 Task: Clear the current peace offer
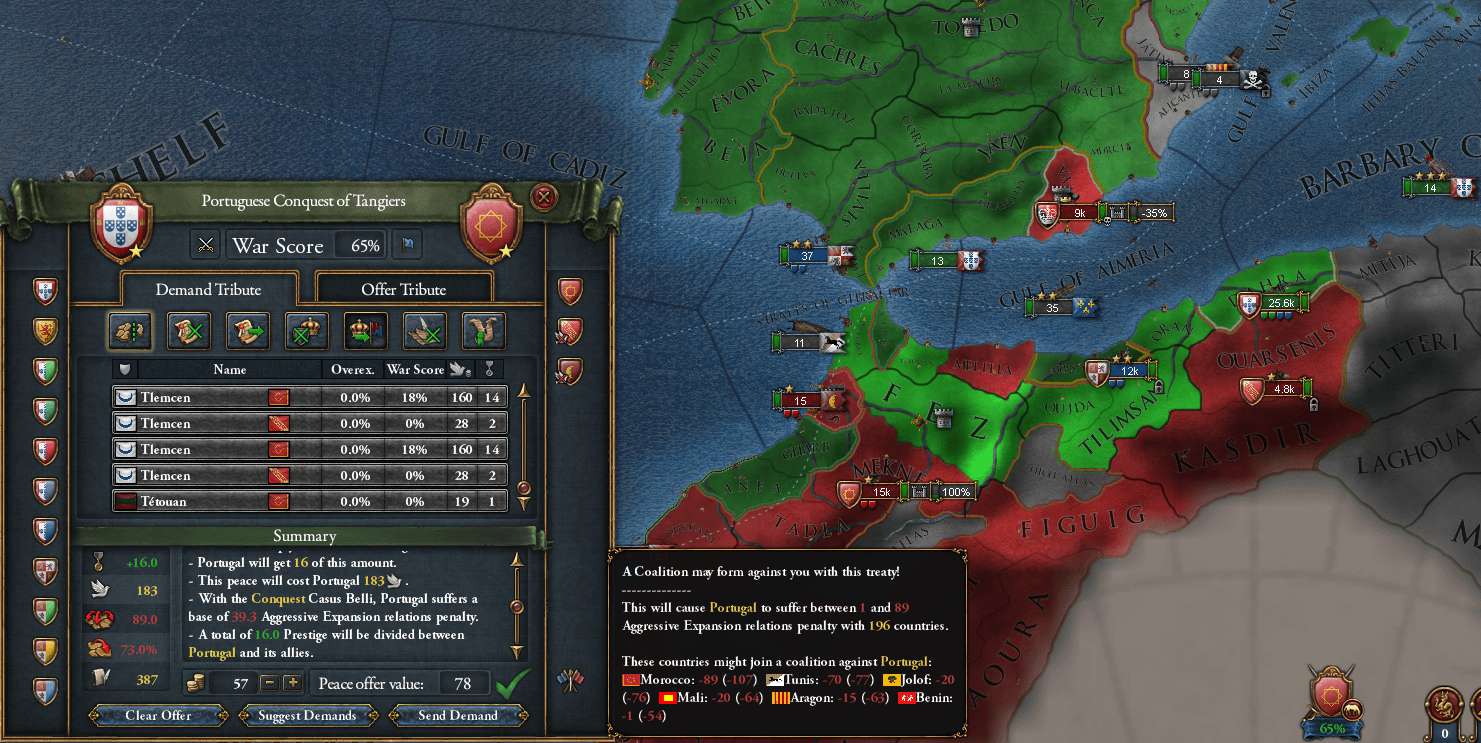tap(158, 715)
